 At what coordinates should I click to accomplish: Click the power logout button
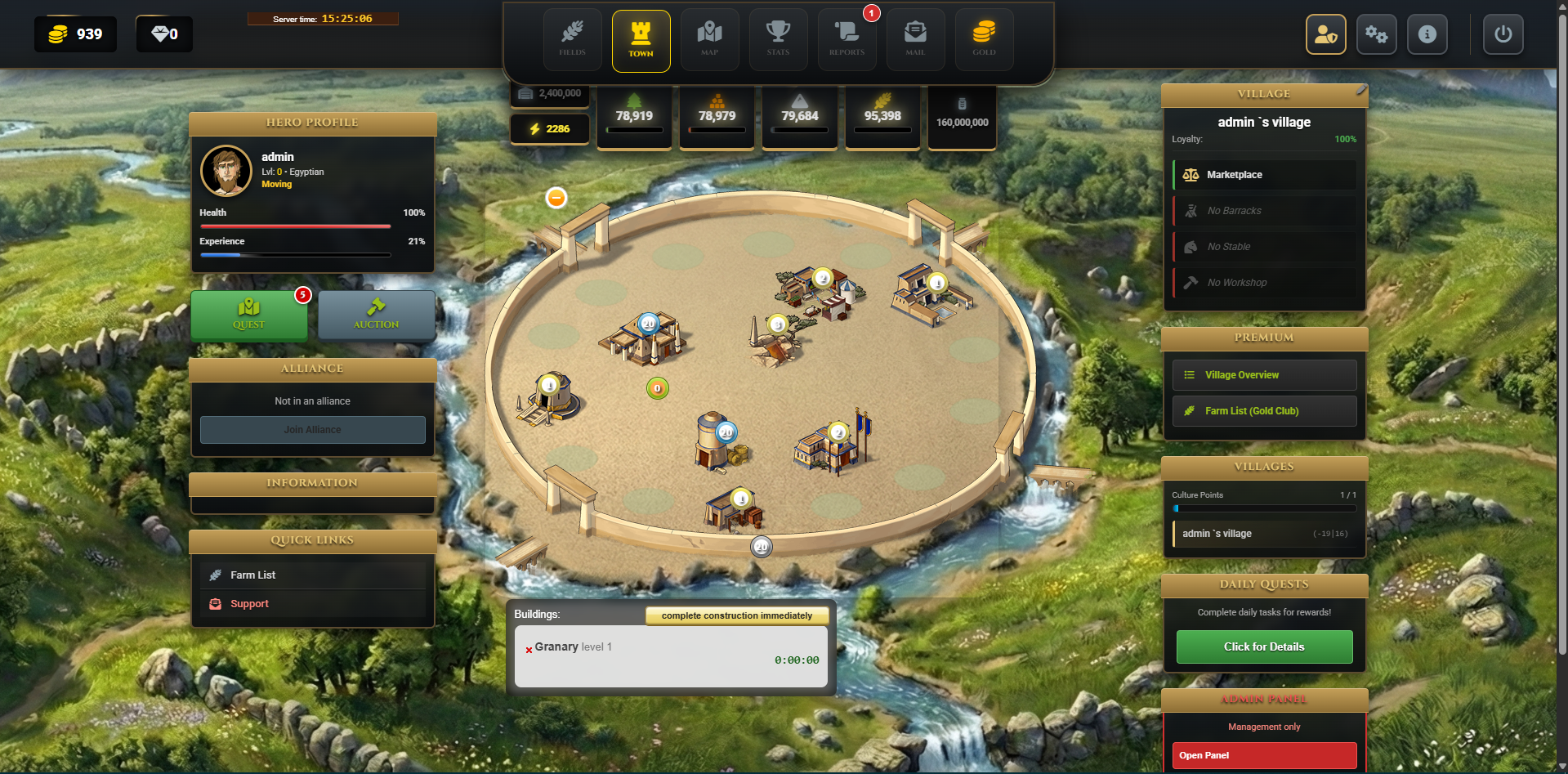1503,34
